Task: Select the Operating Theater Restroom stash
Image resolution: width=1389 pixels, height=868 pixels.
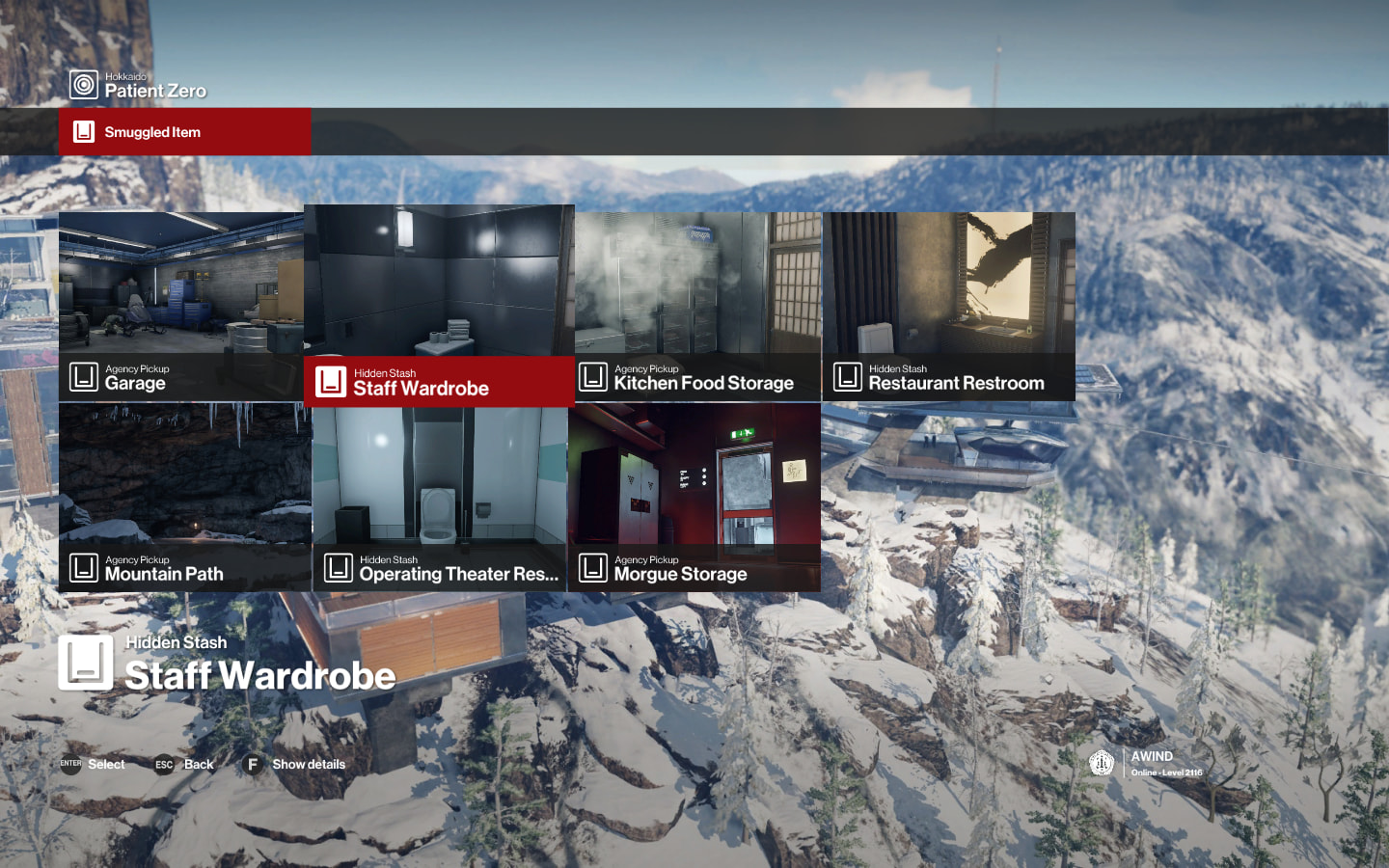Action: coord(440,499)
